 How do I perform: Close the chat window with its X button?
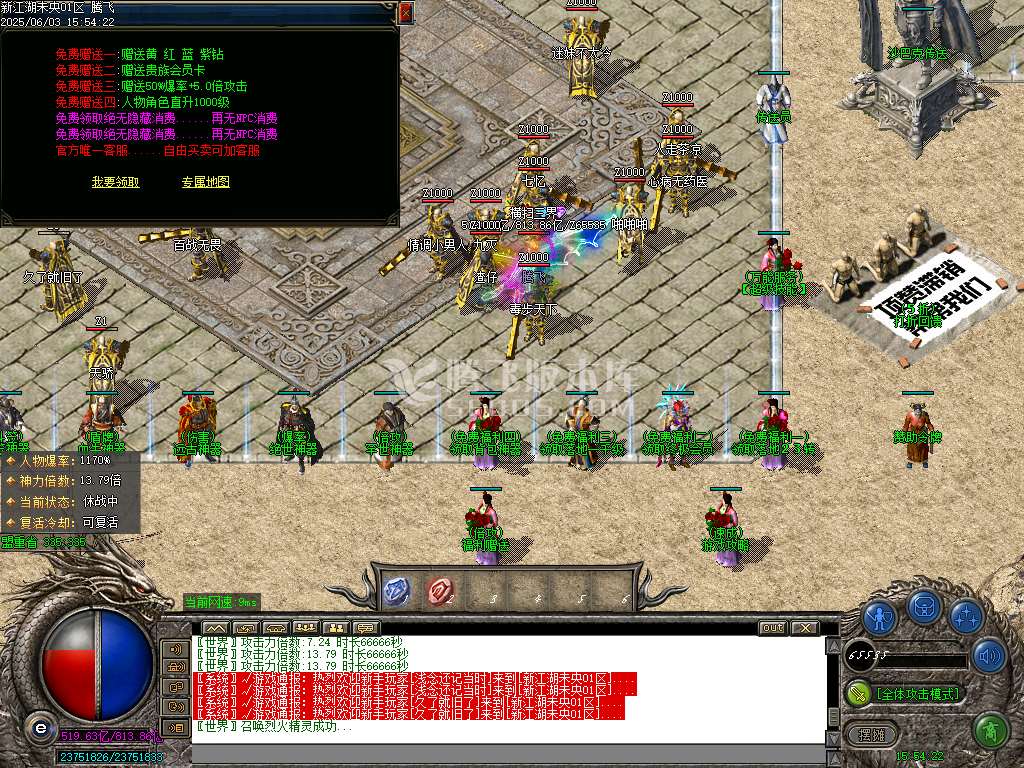[x=805, y=628]
